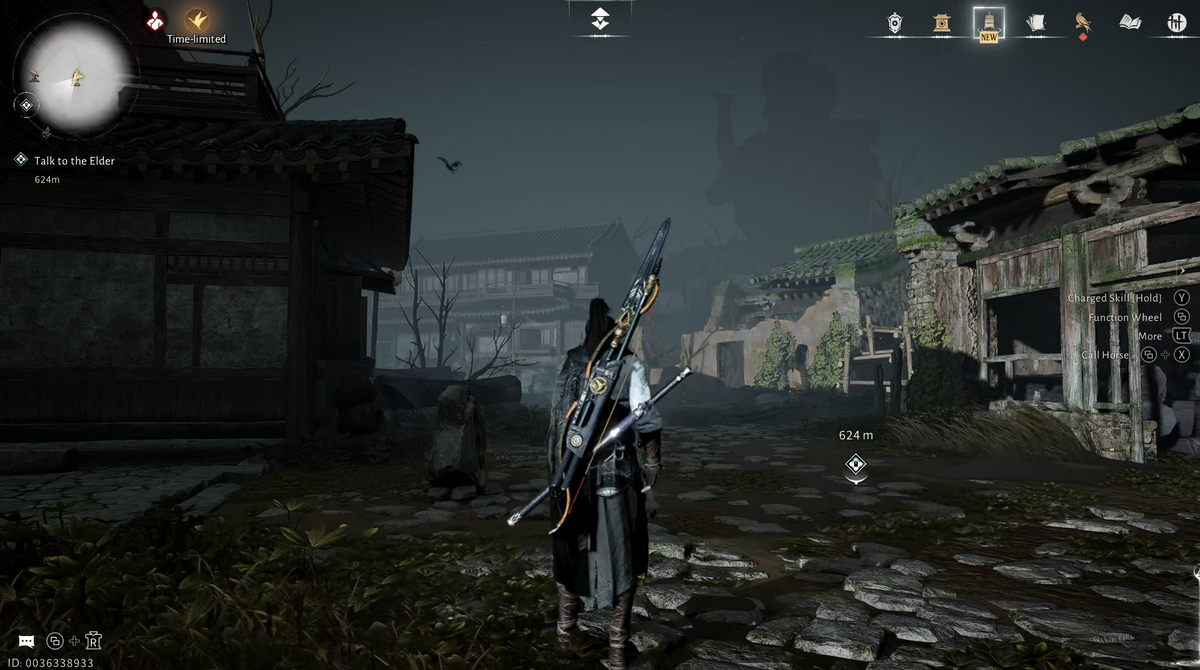The width and height of the screenshot is (1200, 670).
Task: Select the highlighted tower icon marked NEW
Action: (x=989, y=22)
